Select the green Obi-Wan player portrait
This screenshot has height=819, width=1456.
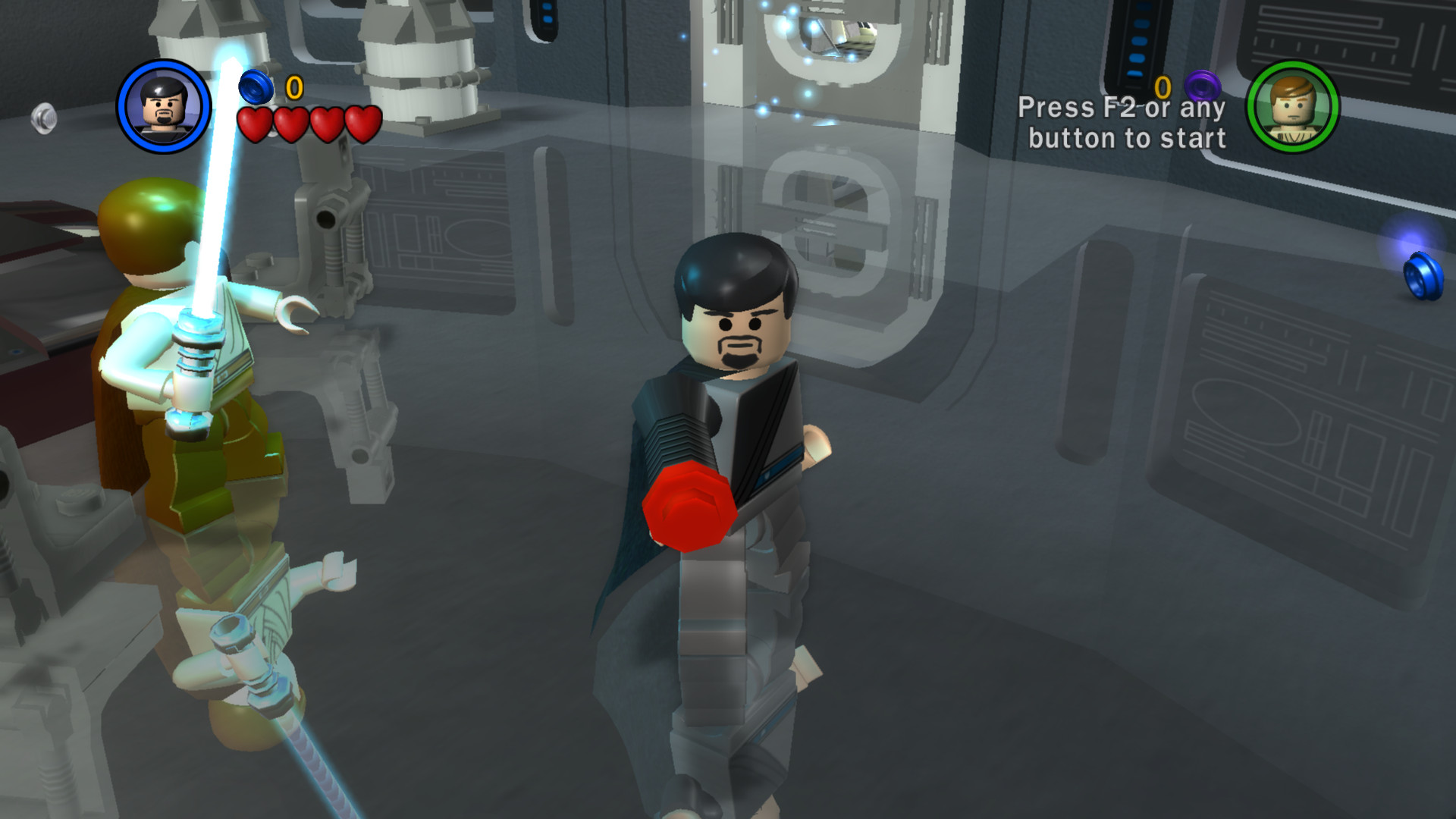pos(1294,108)
